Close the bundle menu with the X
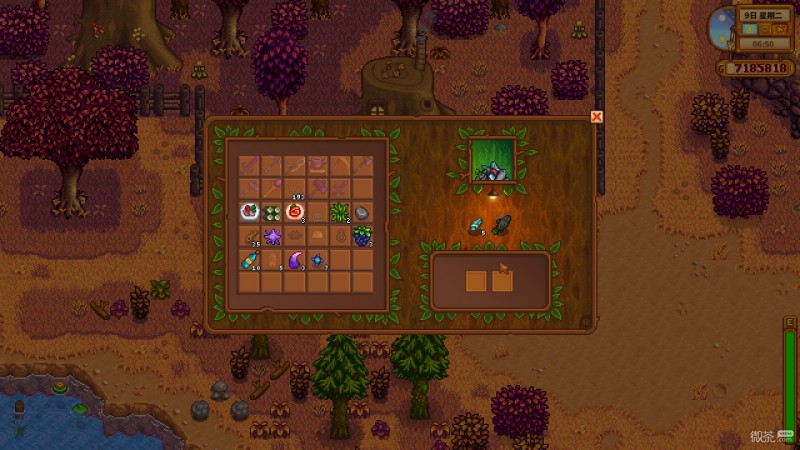This screenshot has height=450, width=800. tap(597, 117)
